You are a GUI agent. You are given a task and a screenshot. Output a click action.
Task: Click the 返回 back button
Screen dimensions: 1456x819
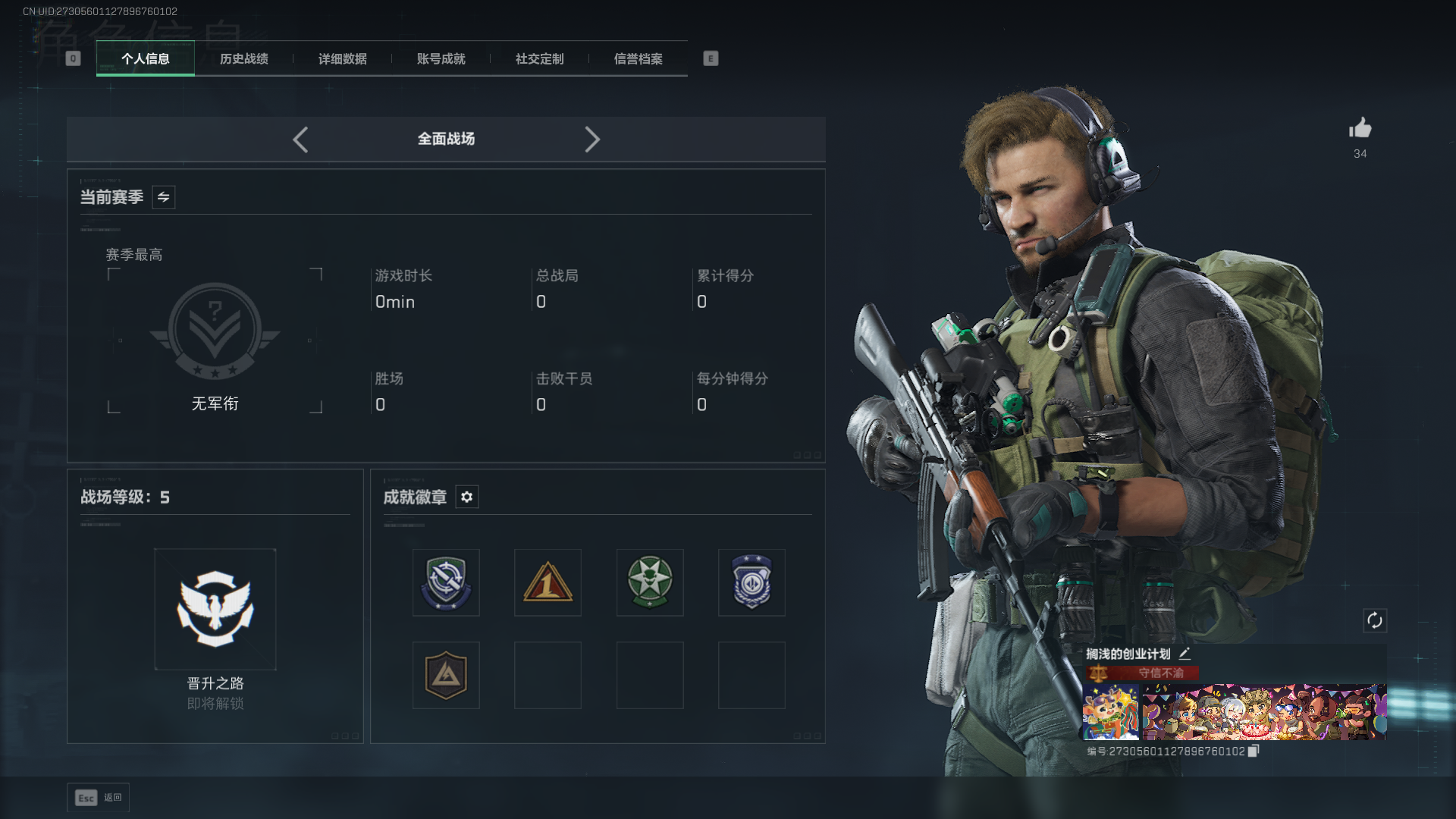[x=99, y=797]
